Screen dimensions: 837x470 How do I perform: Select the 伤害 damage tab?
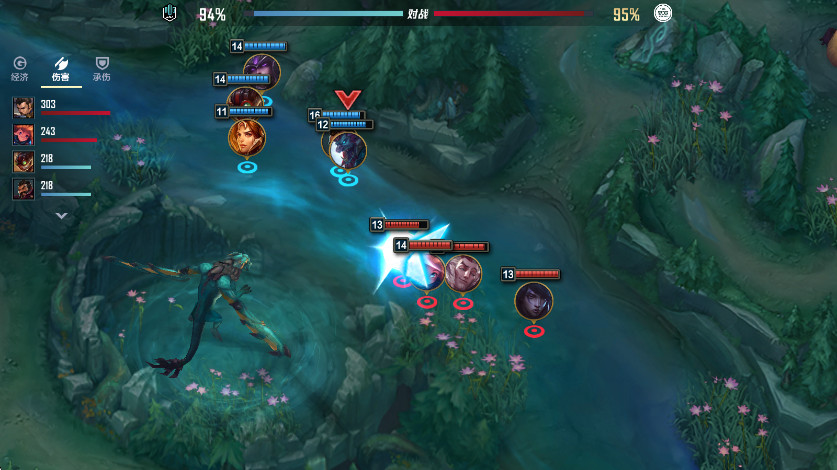point(61,68)
